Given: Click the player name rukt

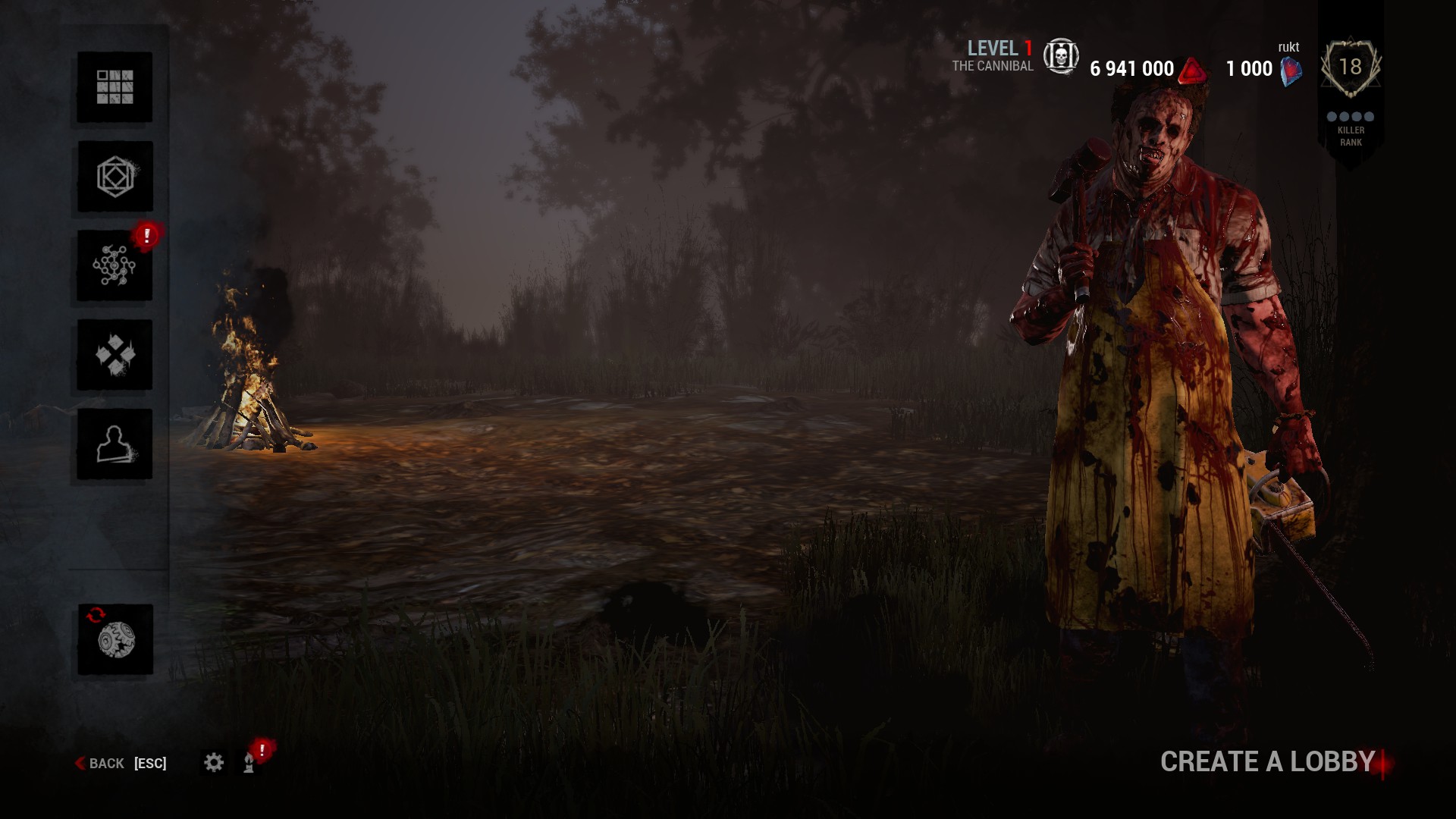Looking at the screenshot, I should click(1289, 46).
